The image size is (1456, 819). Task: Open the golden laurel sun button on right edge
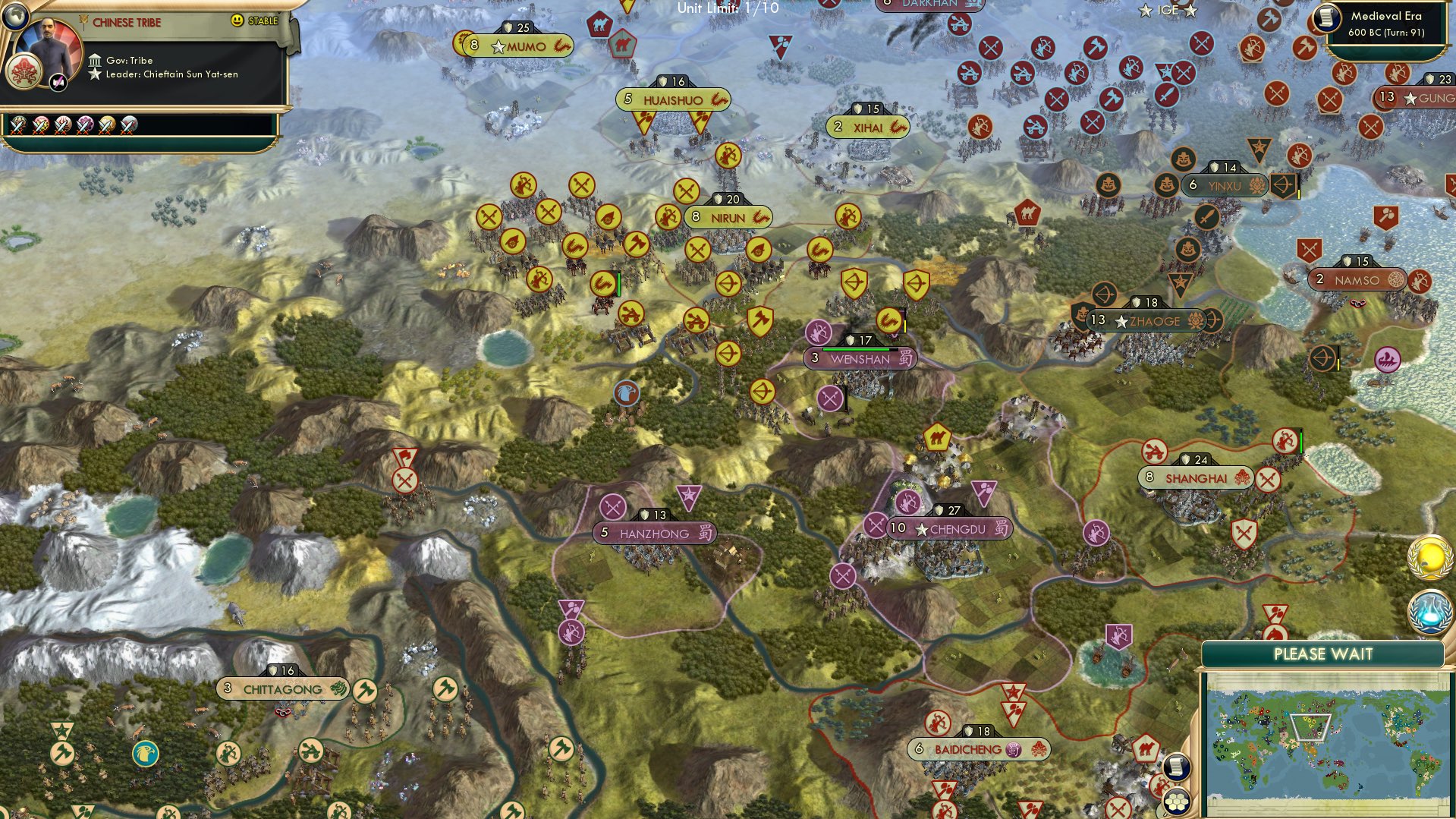point(1429,559)
